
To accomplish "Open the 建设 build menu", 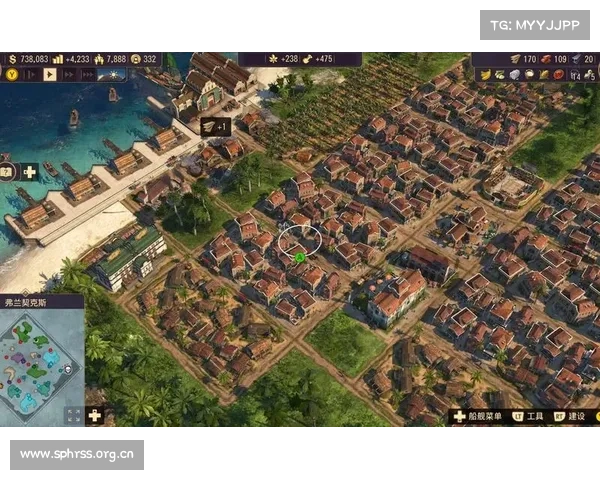I will [x=570, y=416].
